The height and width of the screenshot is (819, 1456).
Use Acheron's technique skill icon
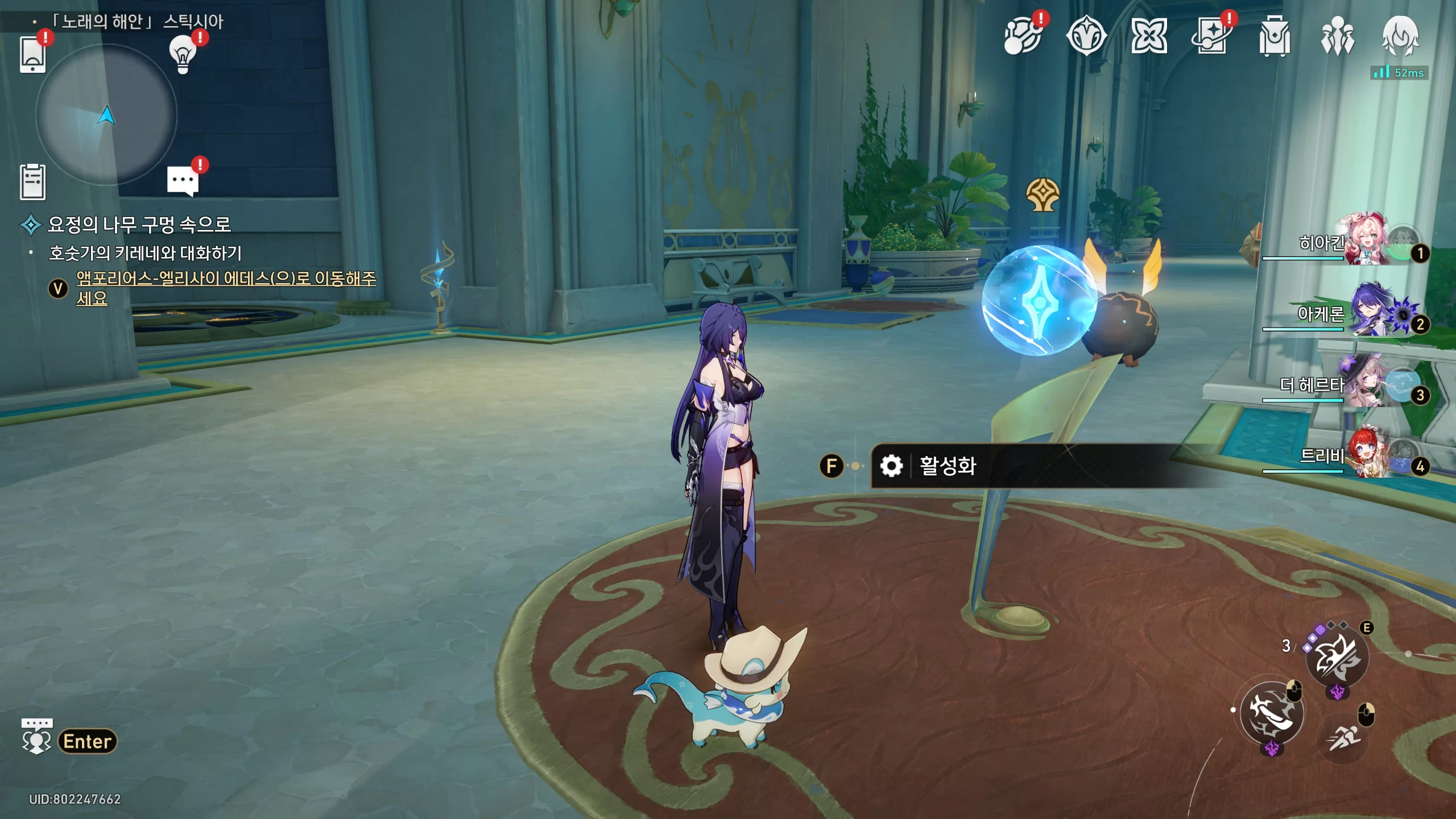point(1337,658)
